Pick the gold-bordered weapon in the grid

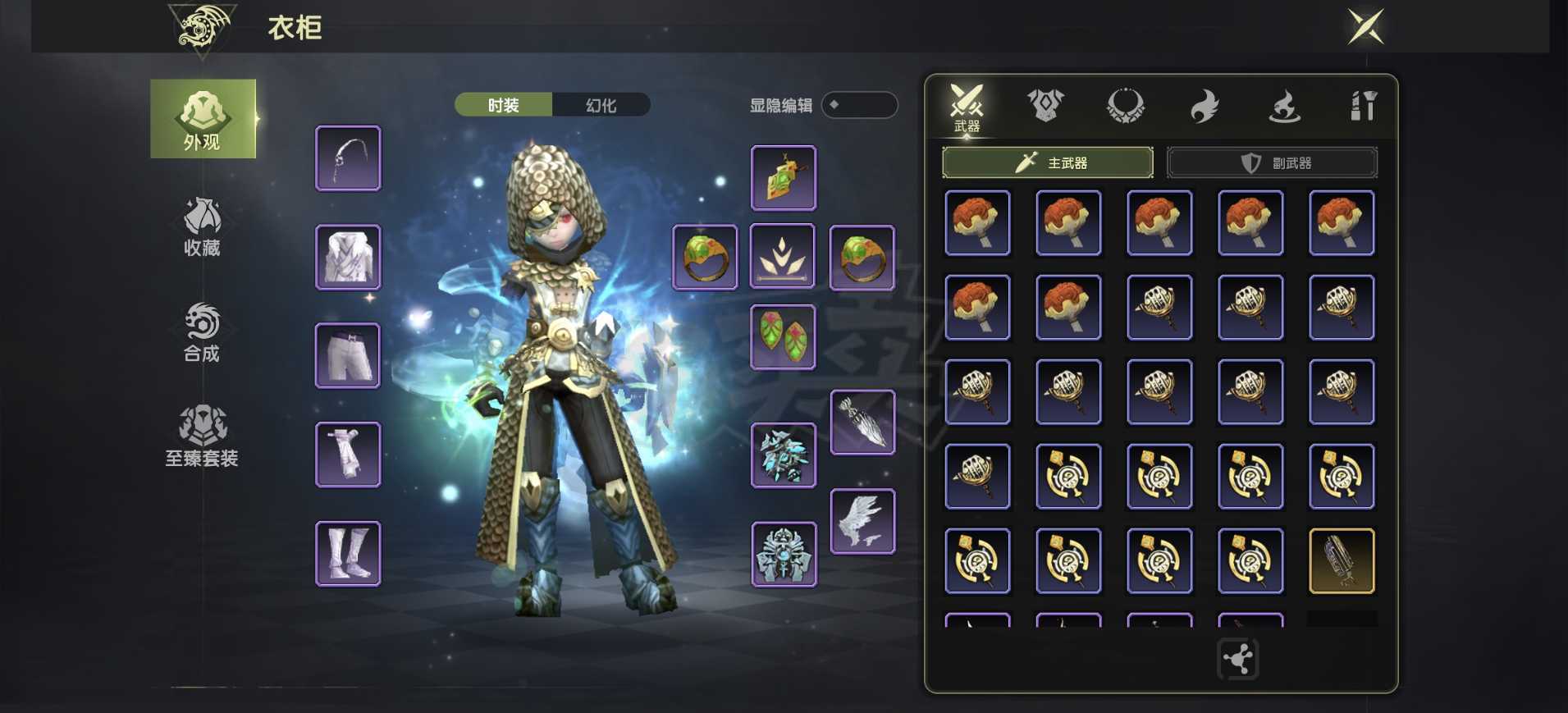(x=1342, y=560)
